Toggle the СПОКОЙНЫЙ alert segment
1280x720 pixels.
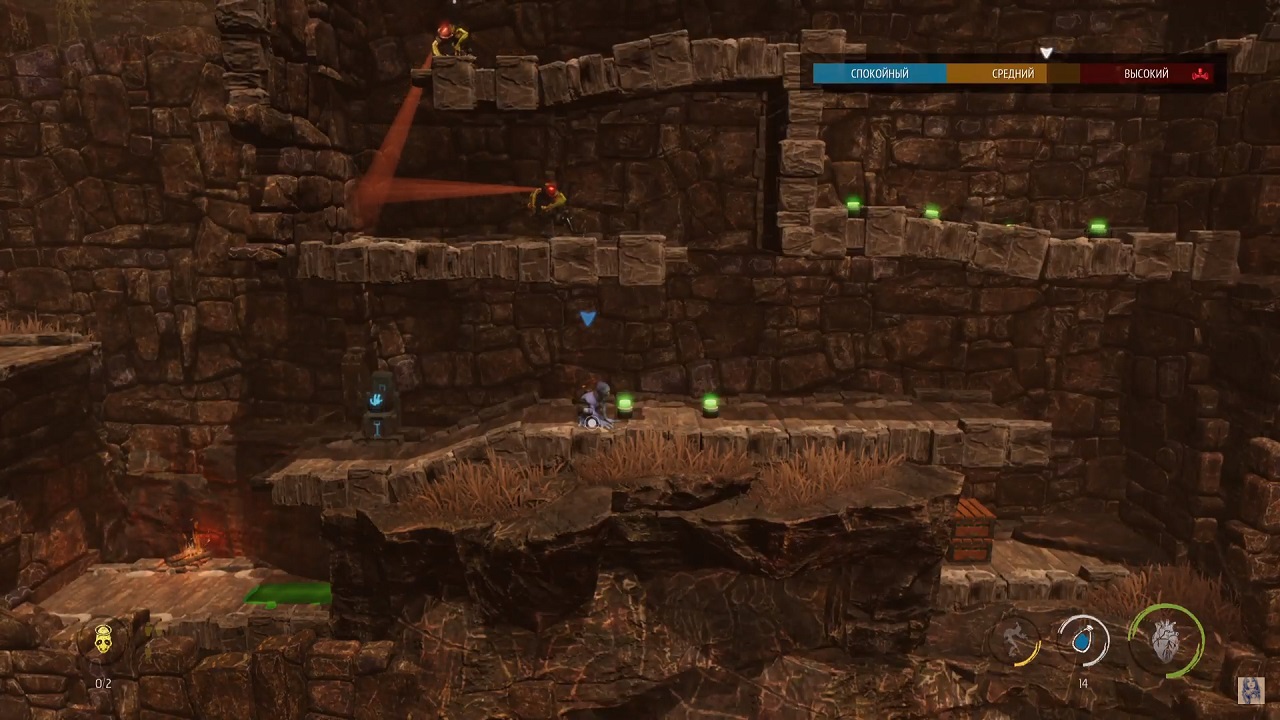tap(878, 73)
